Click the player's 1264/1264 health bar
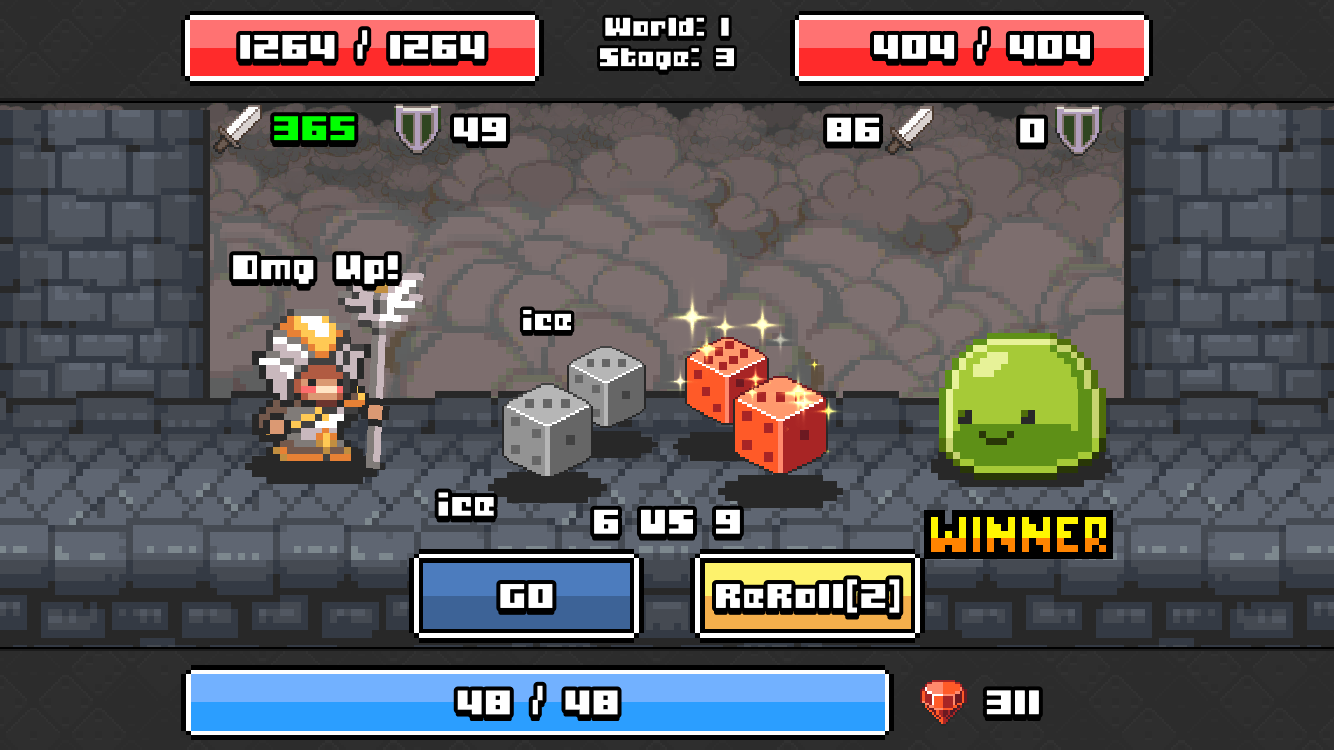Viewport: 1334px width, 750px height. click(360, 45)
